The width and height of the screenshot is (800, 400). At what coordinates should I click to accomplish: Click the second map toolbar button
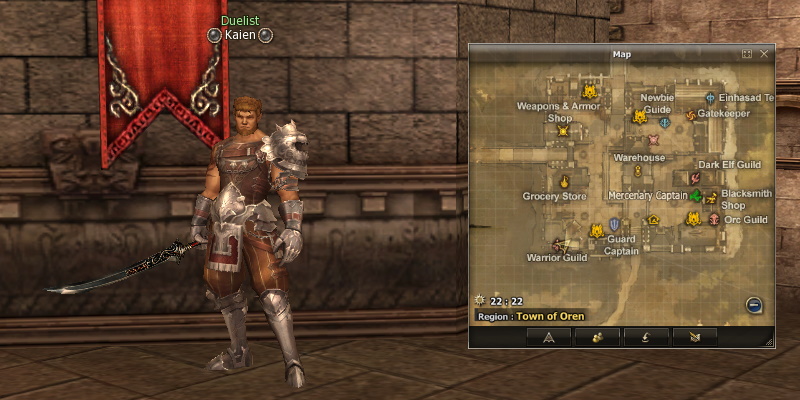click(598, 337)
